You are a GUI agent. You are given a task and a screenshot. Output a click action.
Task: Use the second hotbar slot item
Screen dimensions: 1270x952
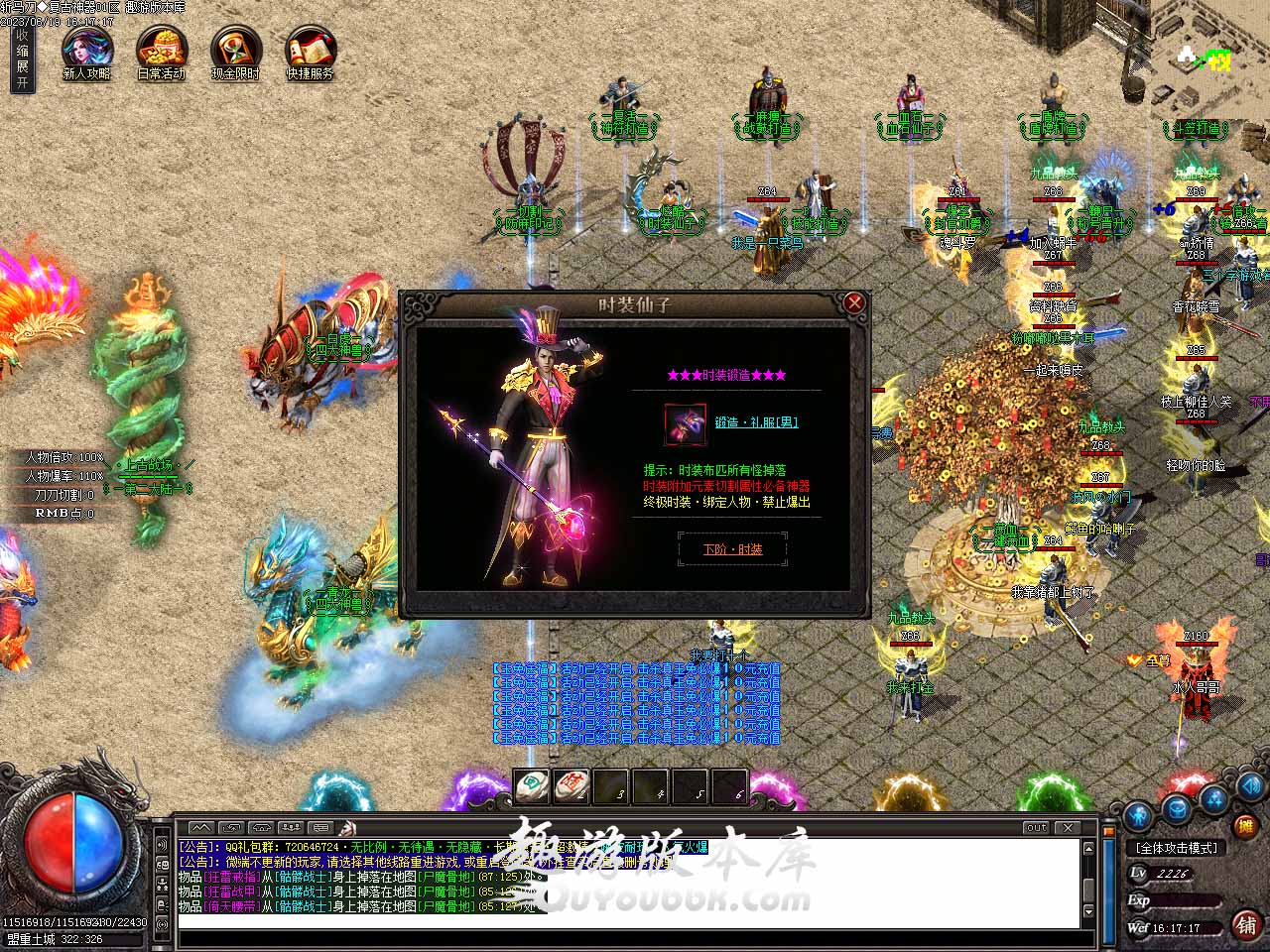571,787
